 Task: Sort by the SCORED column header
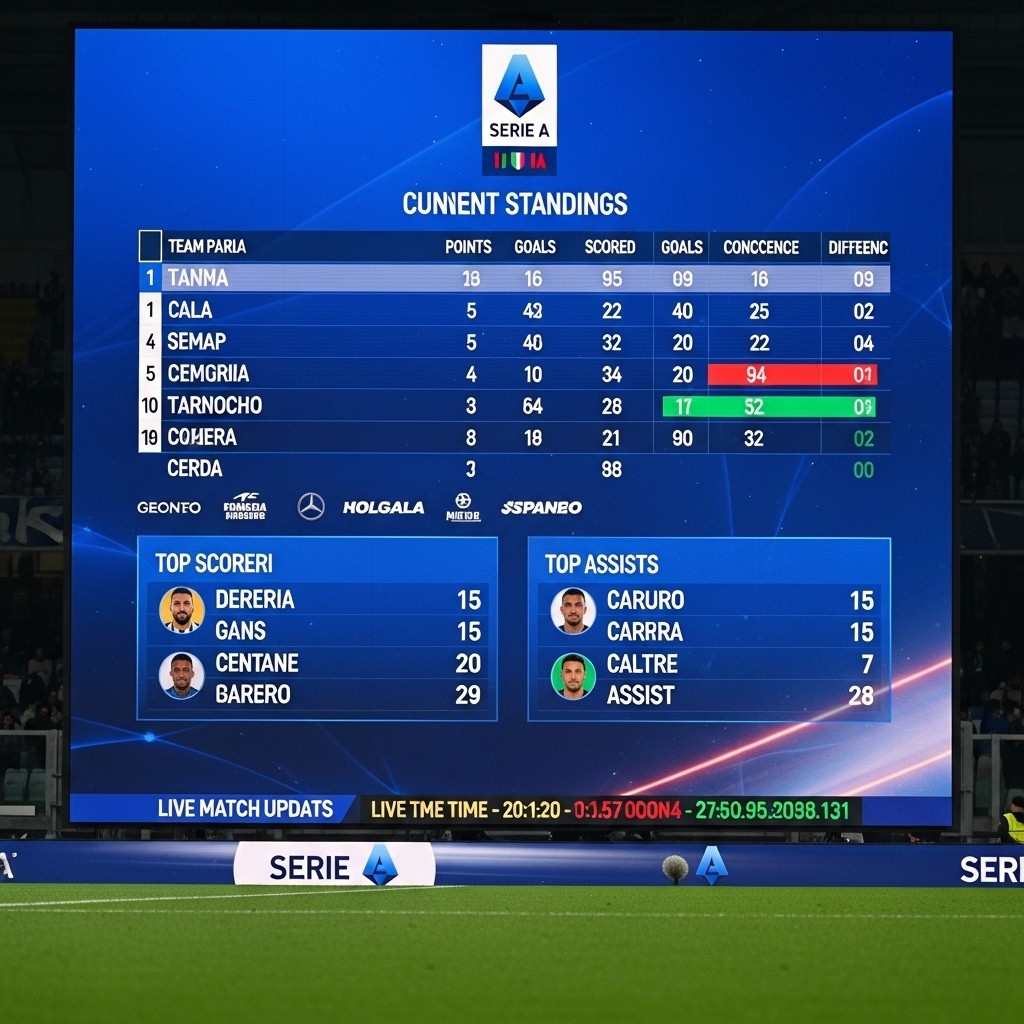click(x=610, y=247)
